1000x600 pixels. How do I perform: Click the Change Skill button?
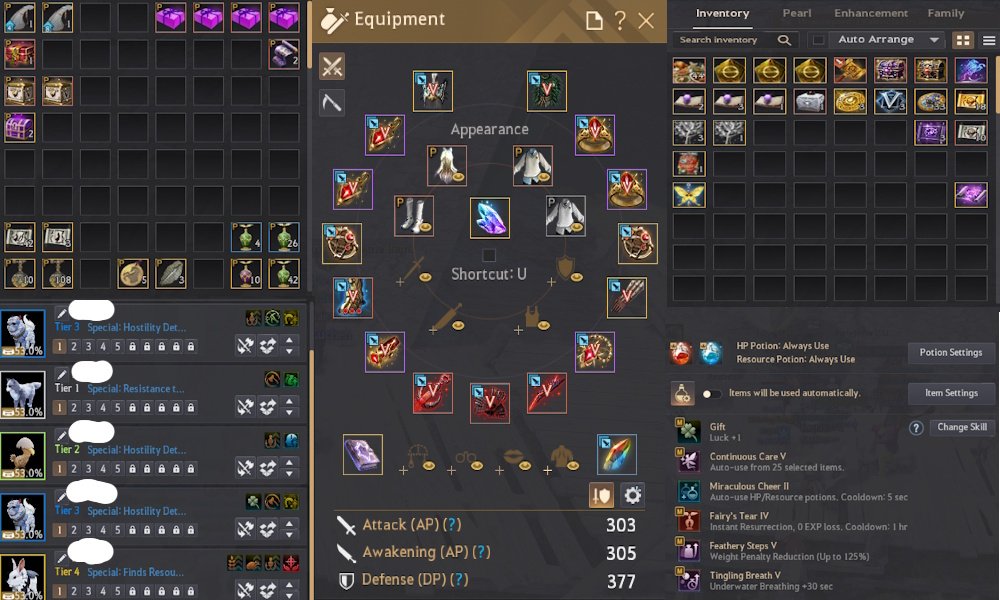(x=962, y=427)
